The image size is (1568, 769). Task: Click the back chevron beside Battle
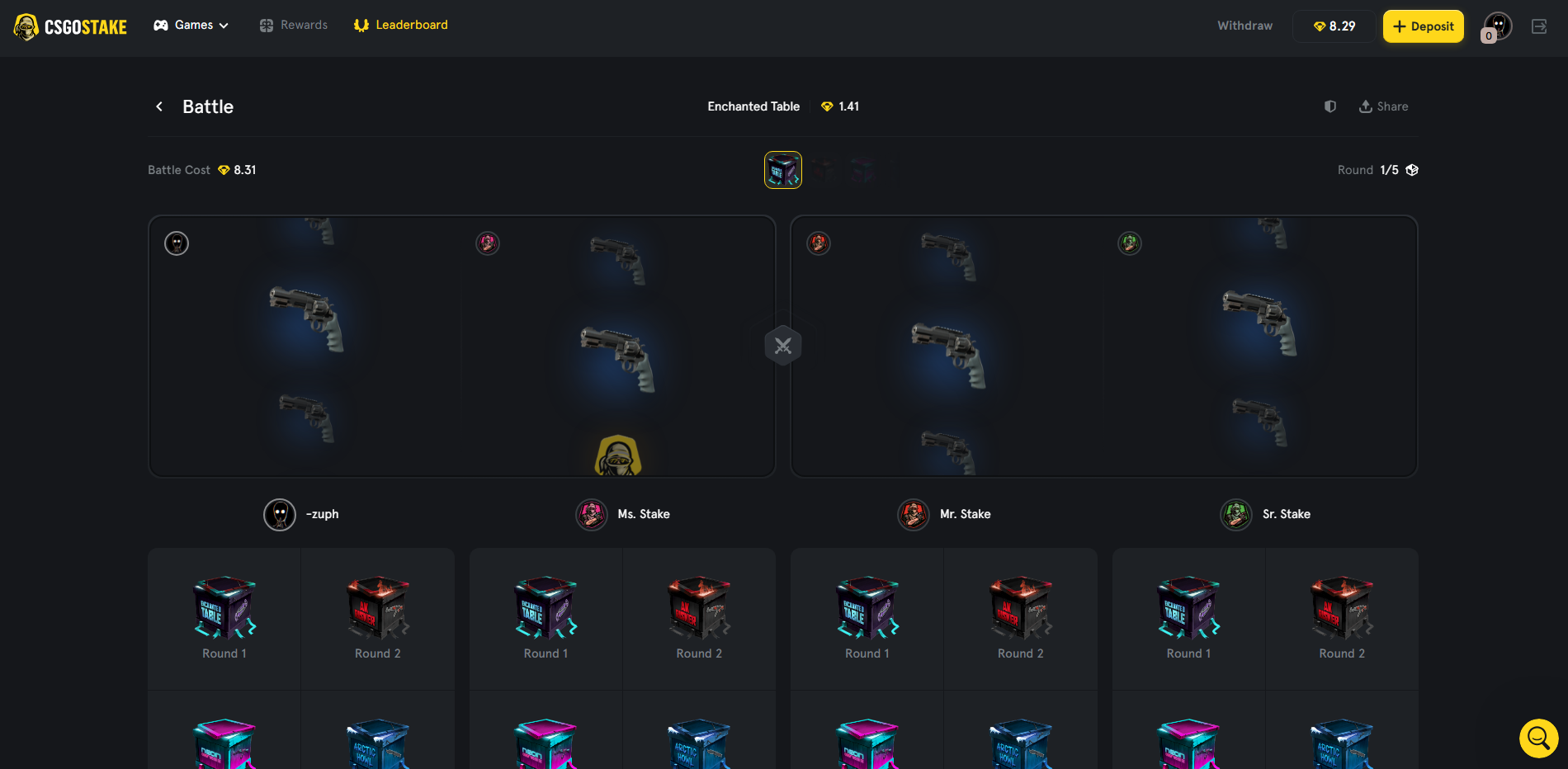[159, 106]
